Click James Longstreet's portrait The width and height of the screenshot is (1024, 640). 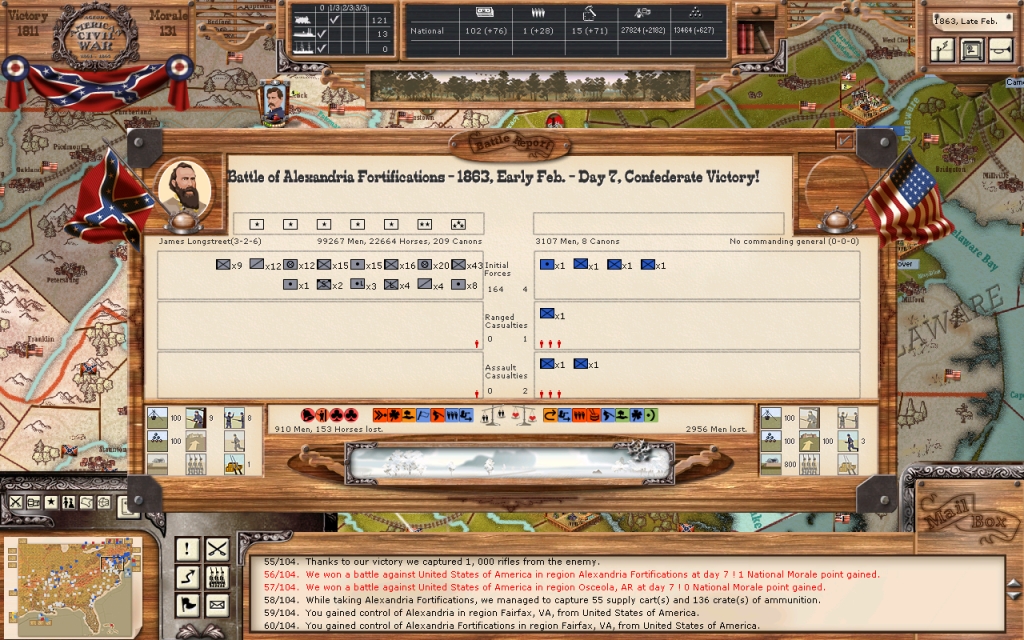point(185,186)
